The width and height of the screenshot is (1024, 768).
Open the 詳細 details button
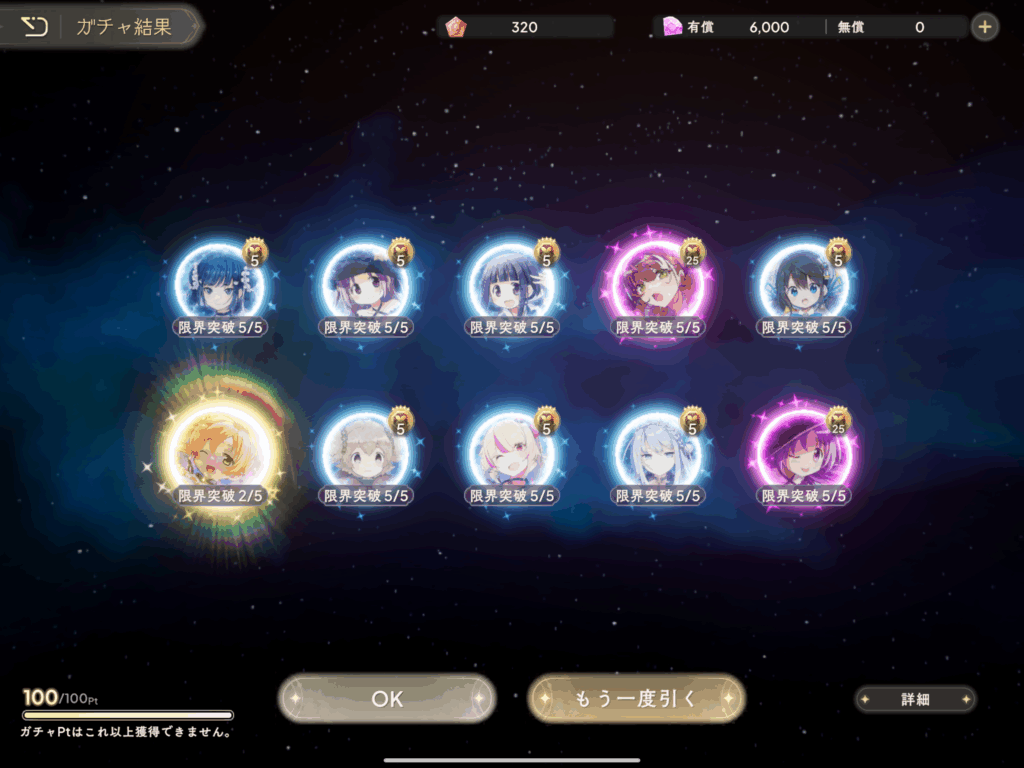(x=915, y=700)
